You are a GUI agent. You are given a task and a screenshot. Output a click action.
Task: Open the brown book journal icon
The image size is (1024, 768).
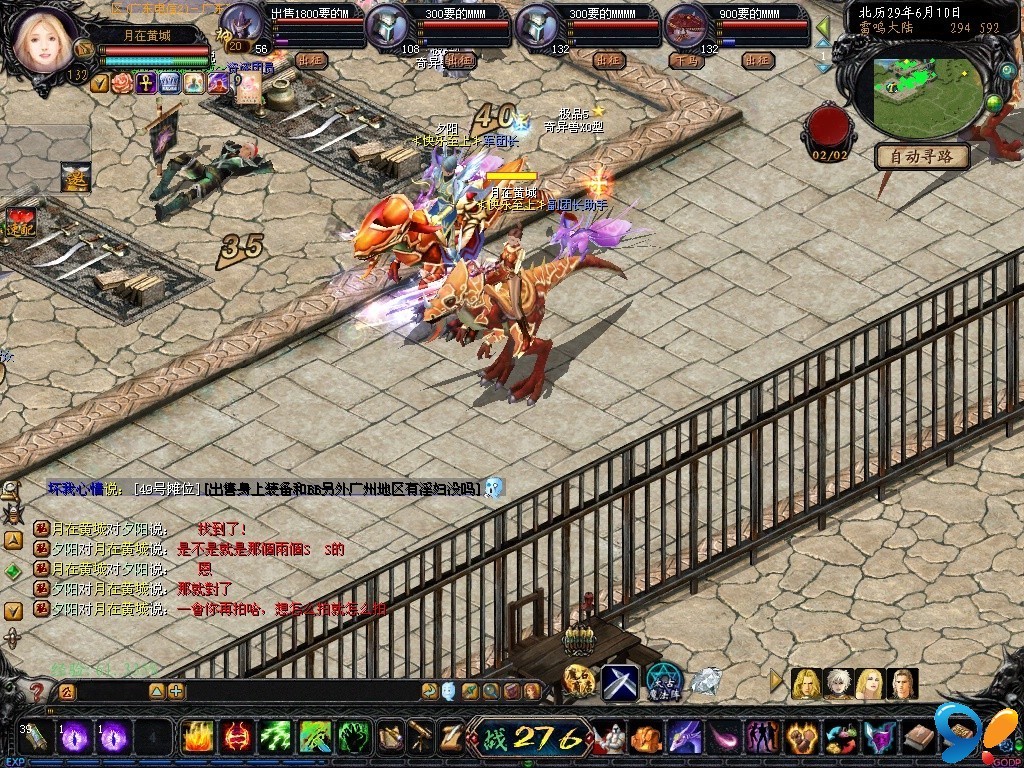(x=918, y=739)
